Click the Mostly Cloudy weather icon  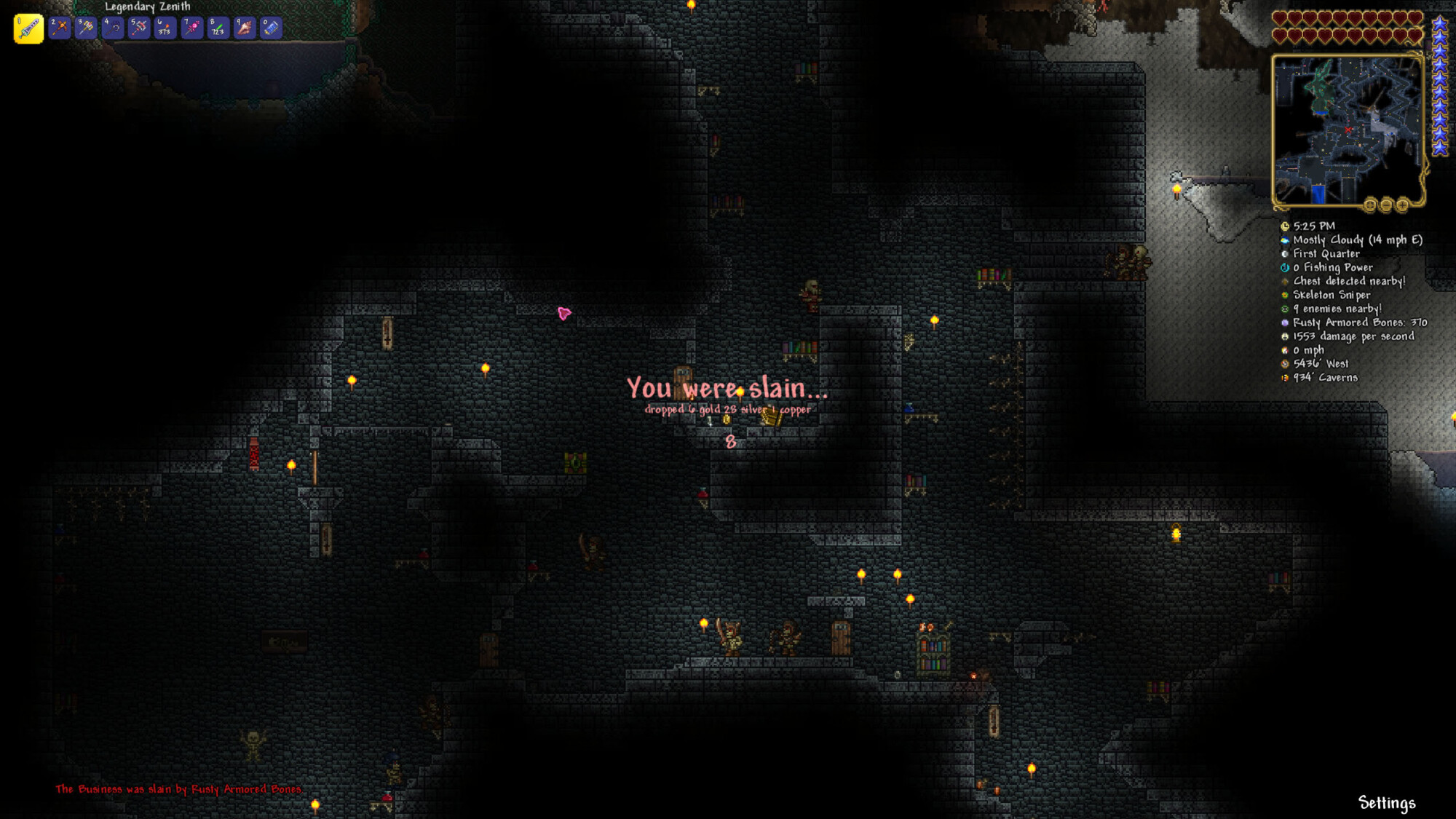point(1284,241)
